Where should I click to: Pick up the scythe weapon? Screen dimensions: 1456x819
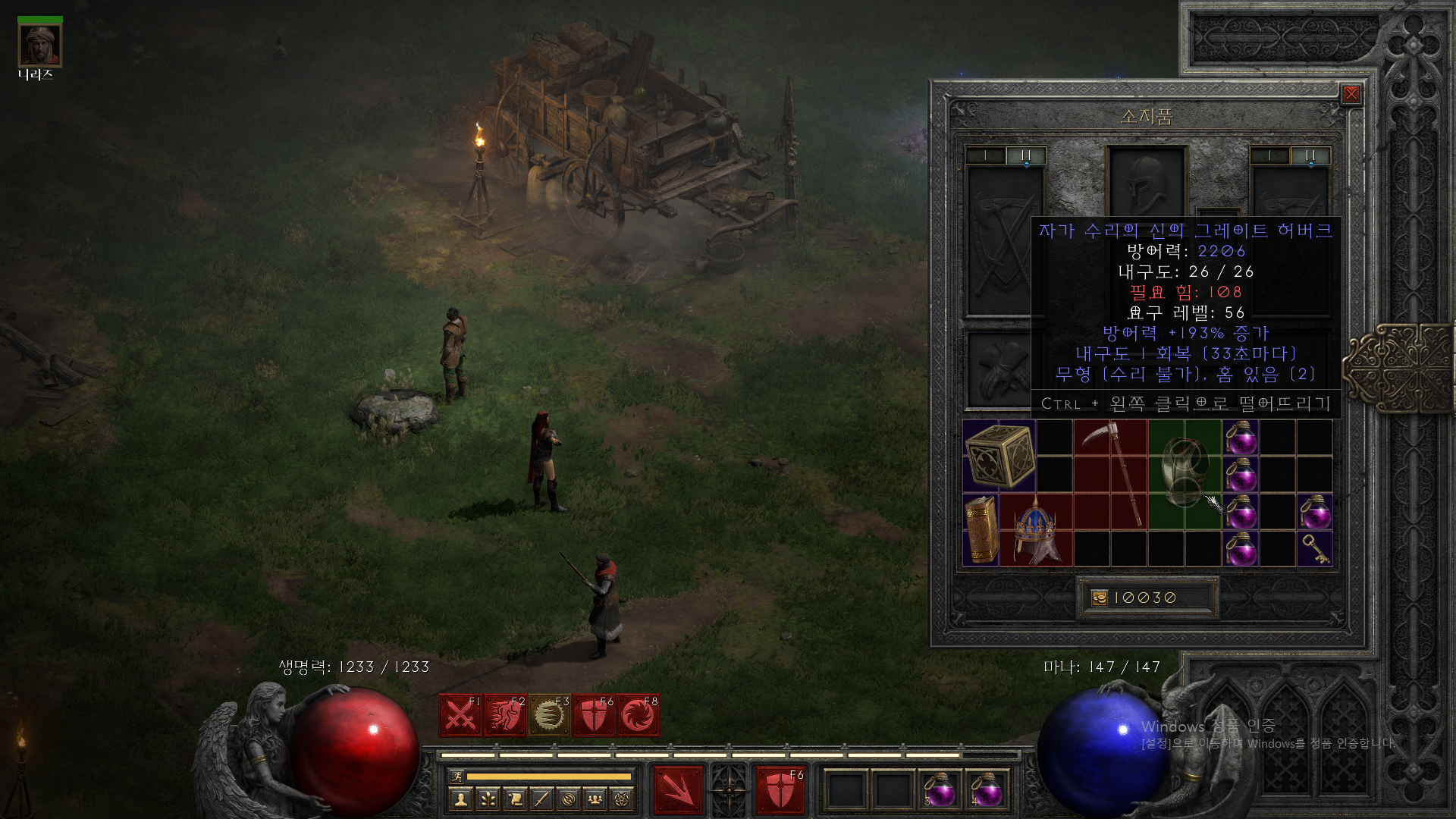click(x=1110, y=474)
